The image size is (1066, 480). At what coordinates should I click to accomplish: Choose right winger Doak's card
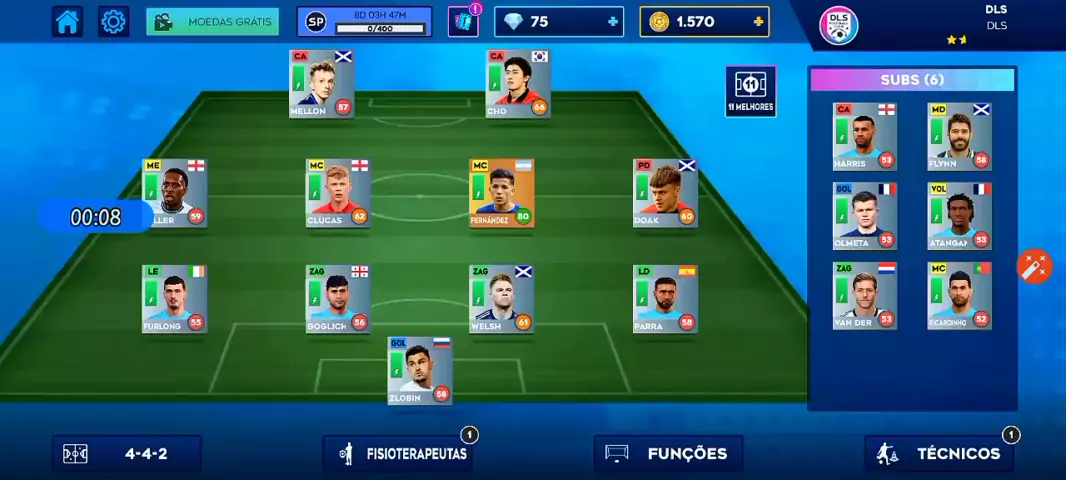(x=665, y=193)
